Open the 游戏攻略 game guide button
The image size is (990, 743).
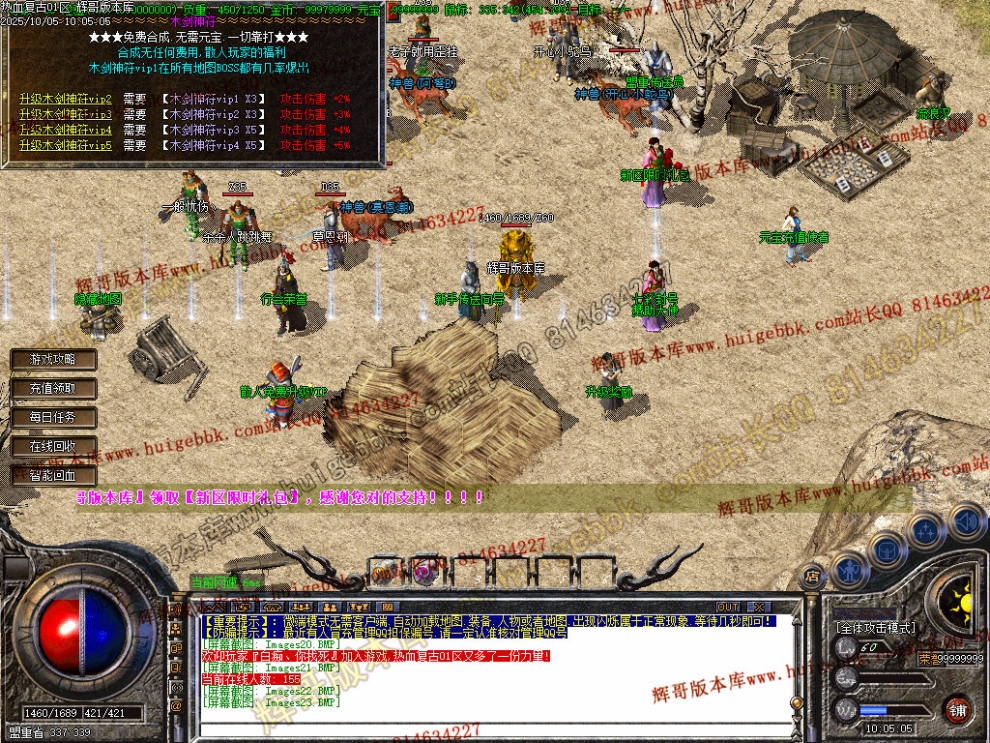(x=52, y=359)
